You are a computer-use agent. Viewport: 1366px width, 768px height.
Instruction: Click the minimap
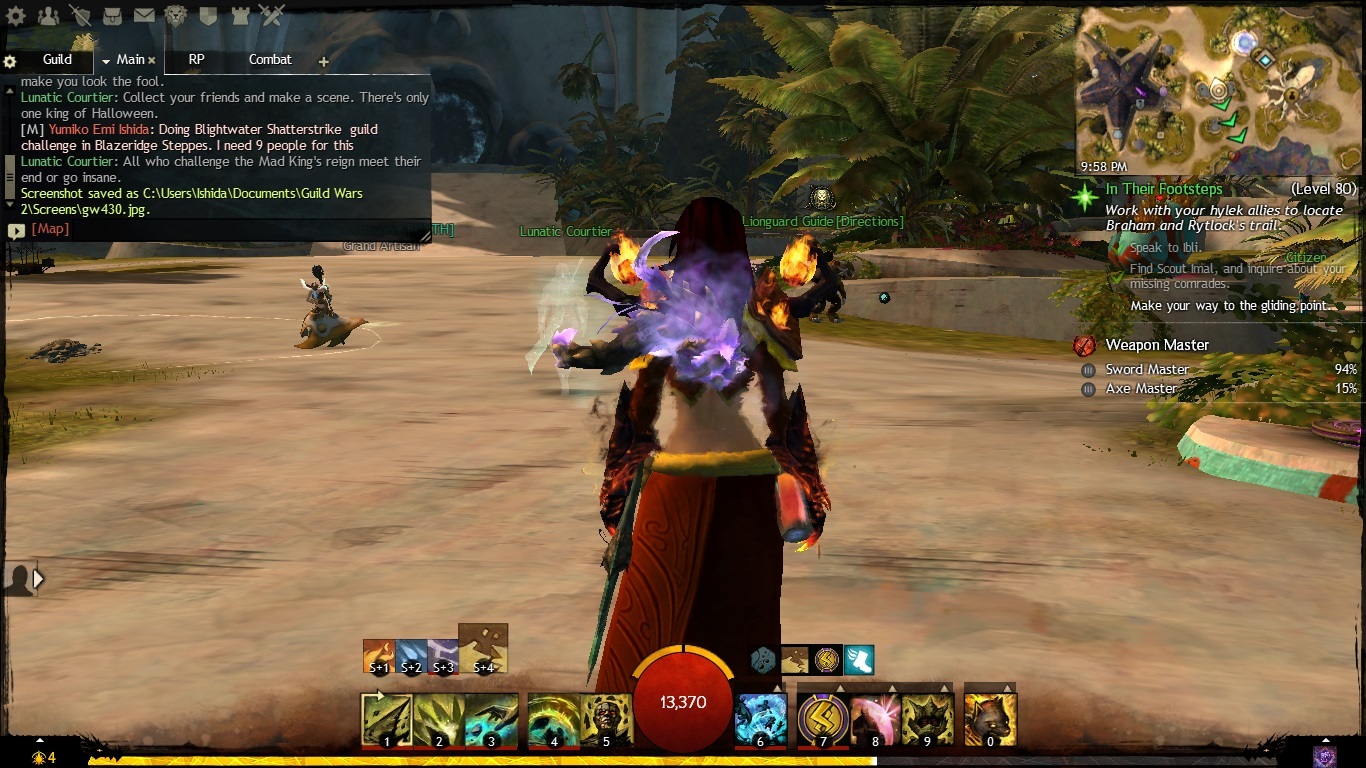pyautogui.click(x=1218, y=90)
